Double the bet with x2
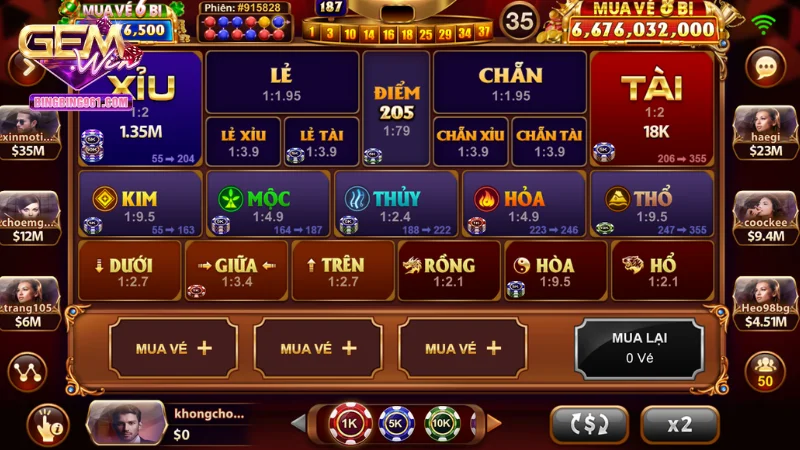 [x=679, y=424]
